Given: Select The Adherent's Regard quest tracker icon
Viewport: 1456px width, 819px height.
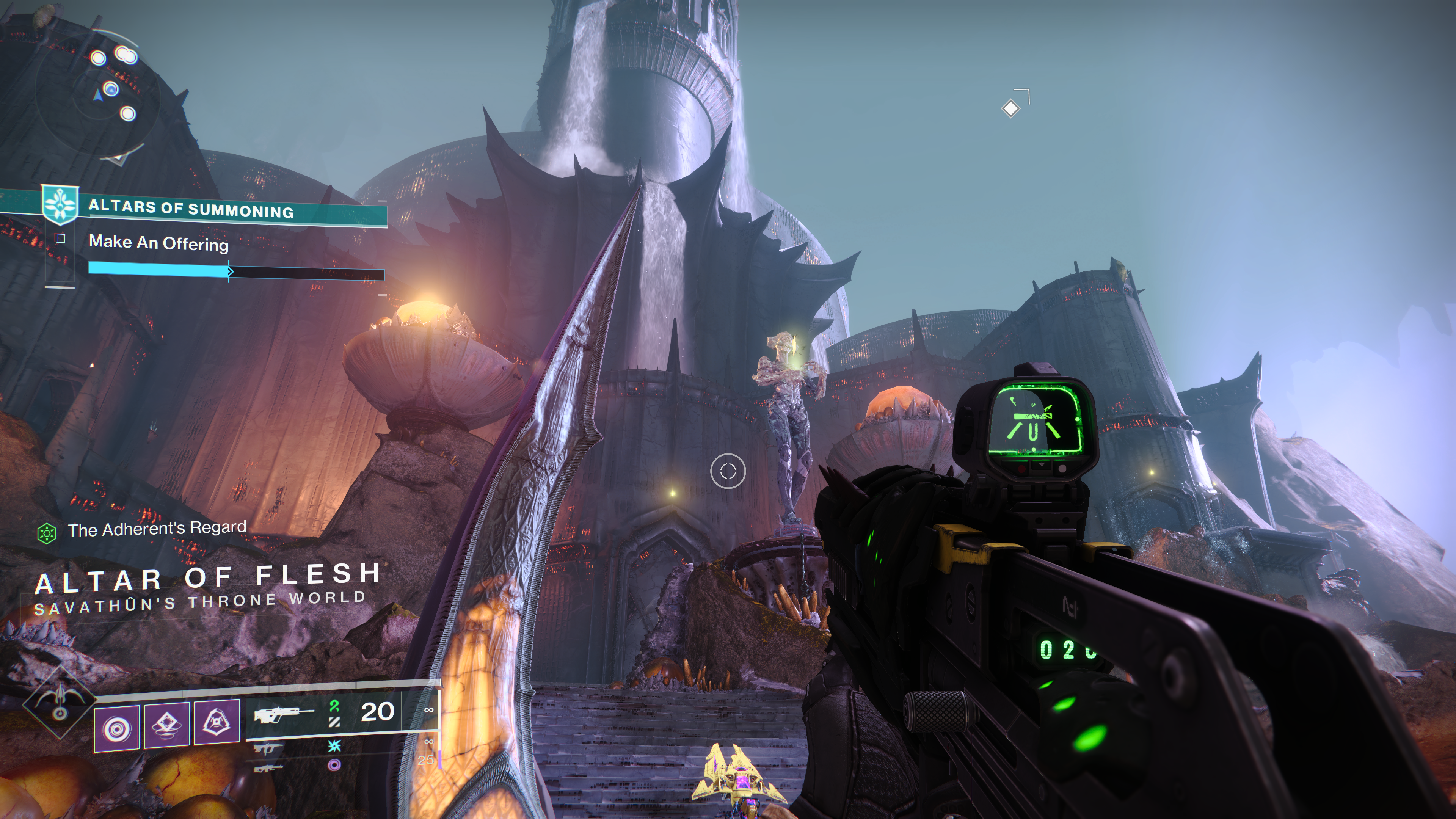Looking at the screenshot, I should 46,532.
